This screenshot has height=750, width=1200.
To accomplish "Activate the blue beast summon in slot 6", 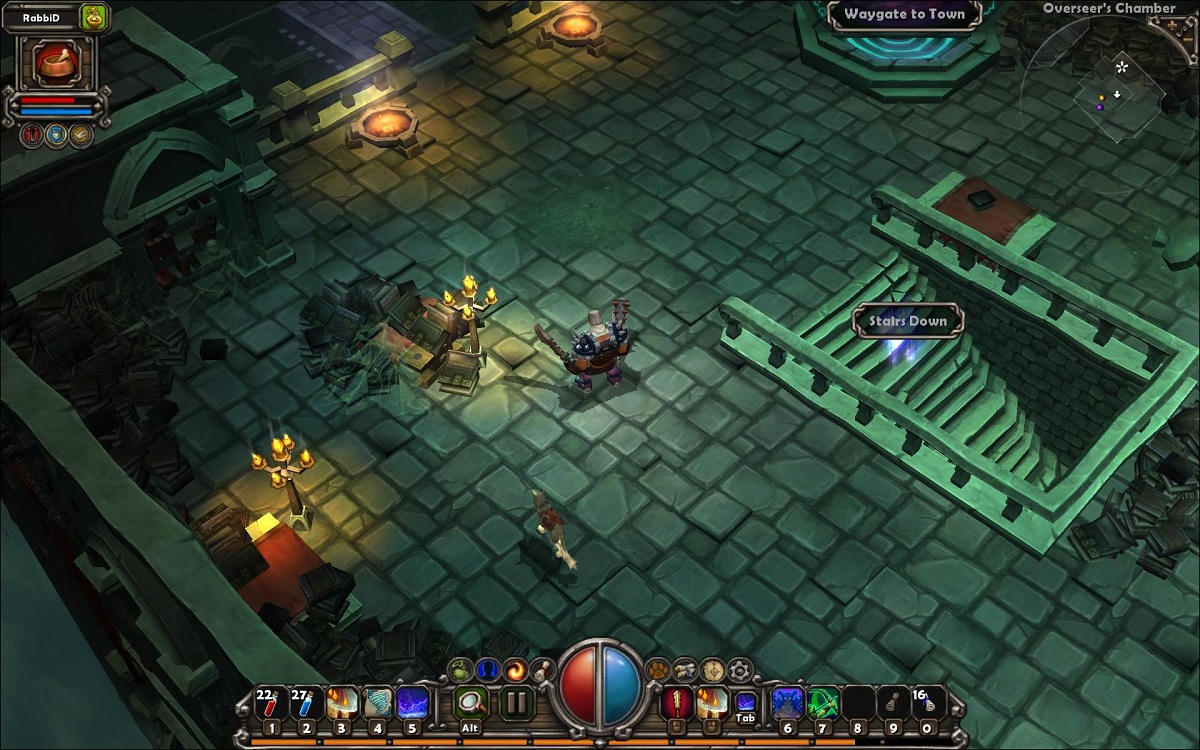I will point(786,703).
